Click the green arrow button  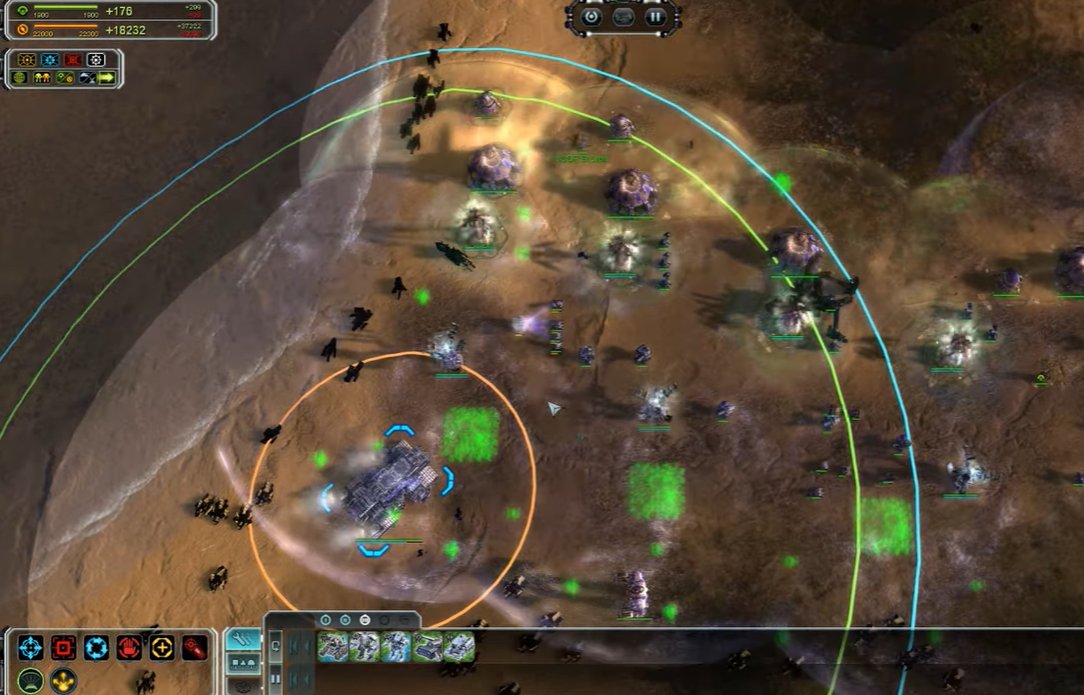[106, 77]
